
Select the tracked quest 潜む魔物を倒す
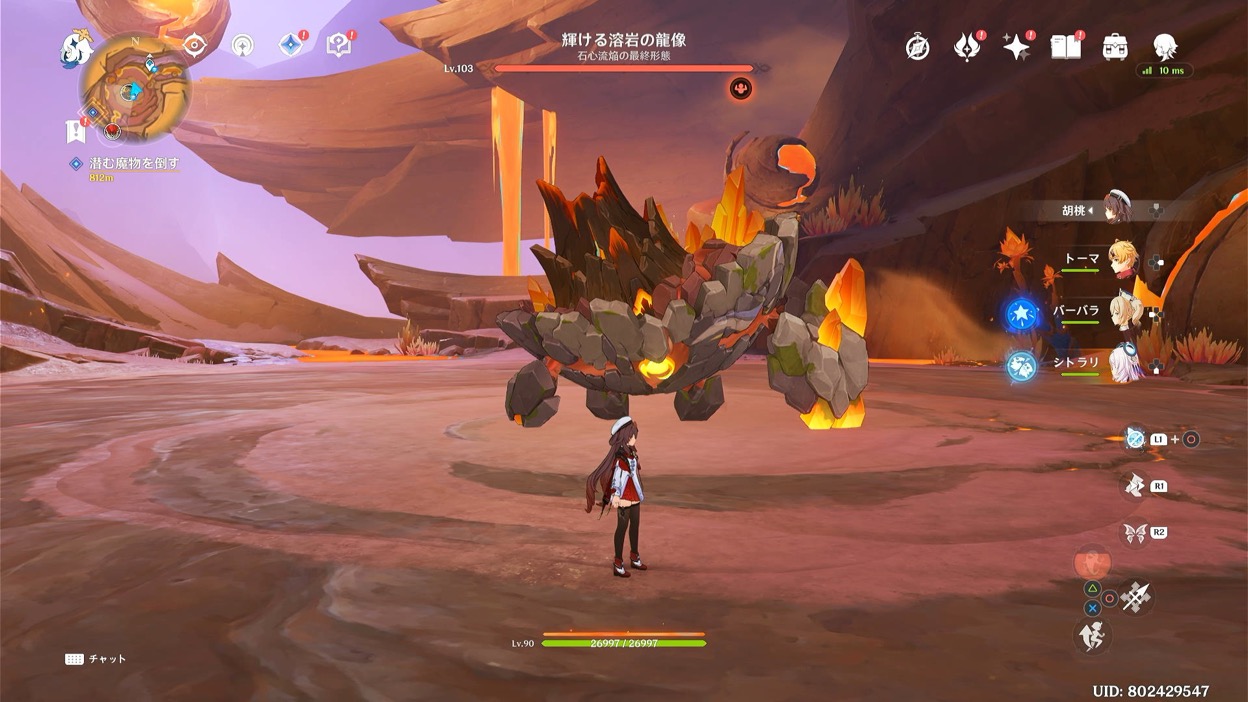click(132, 163)
